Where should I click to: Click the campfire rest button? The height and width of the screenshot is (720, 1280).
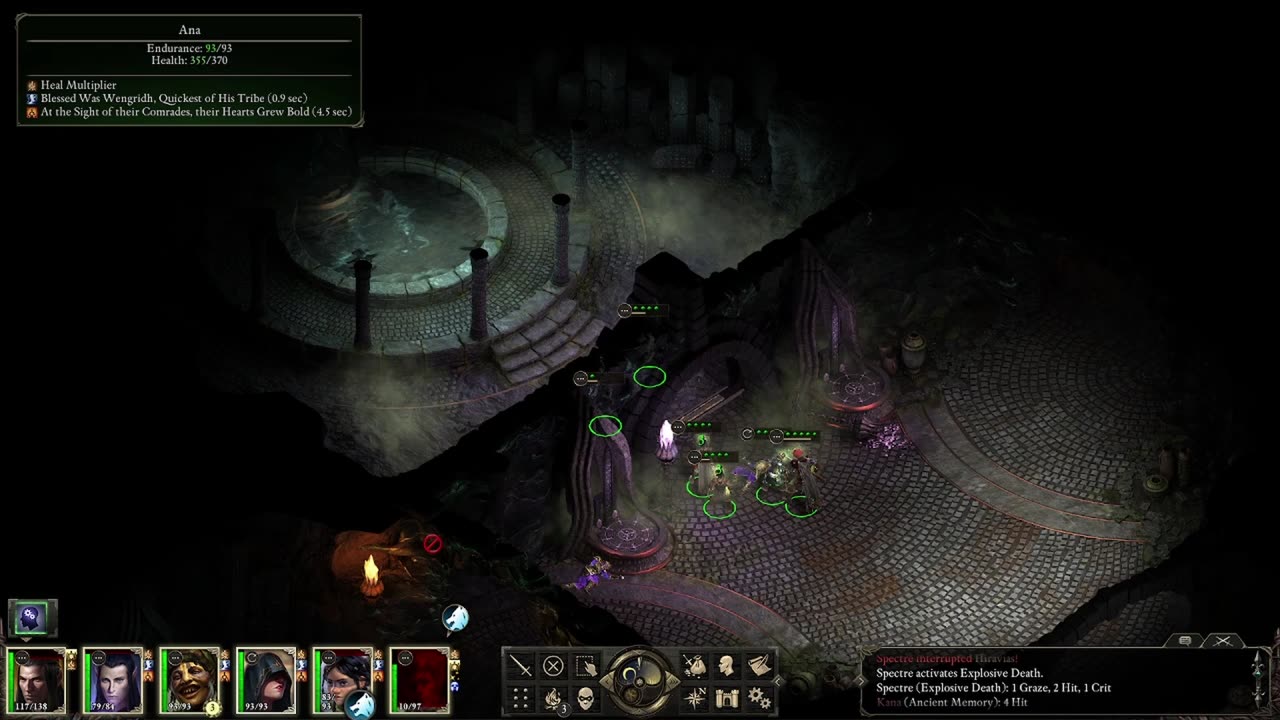point(553,697)
